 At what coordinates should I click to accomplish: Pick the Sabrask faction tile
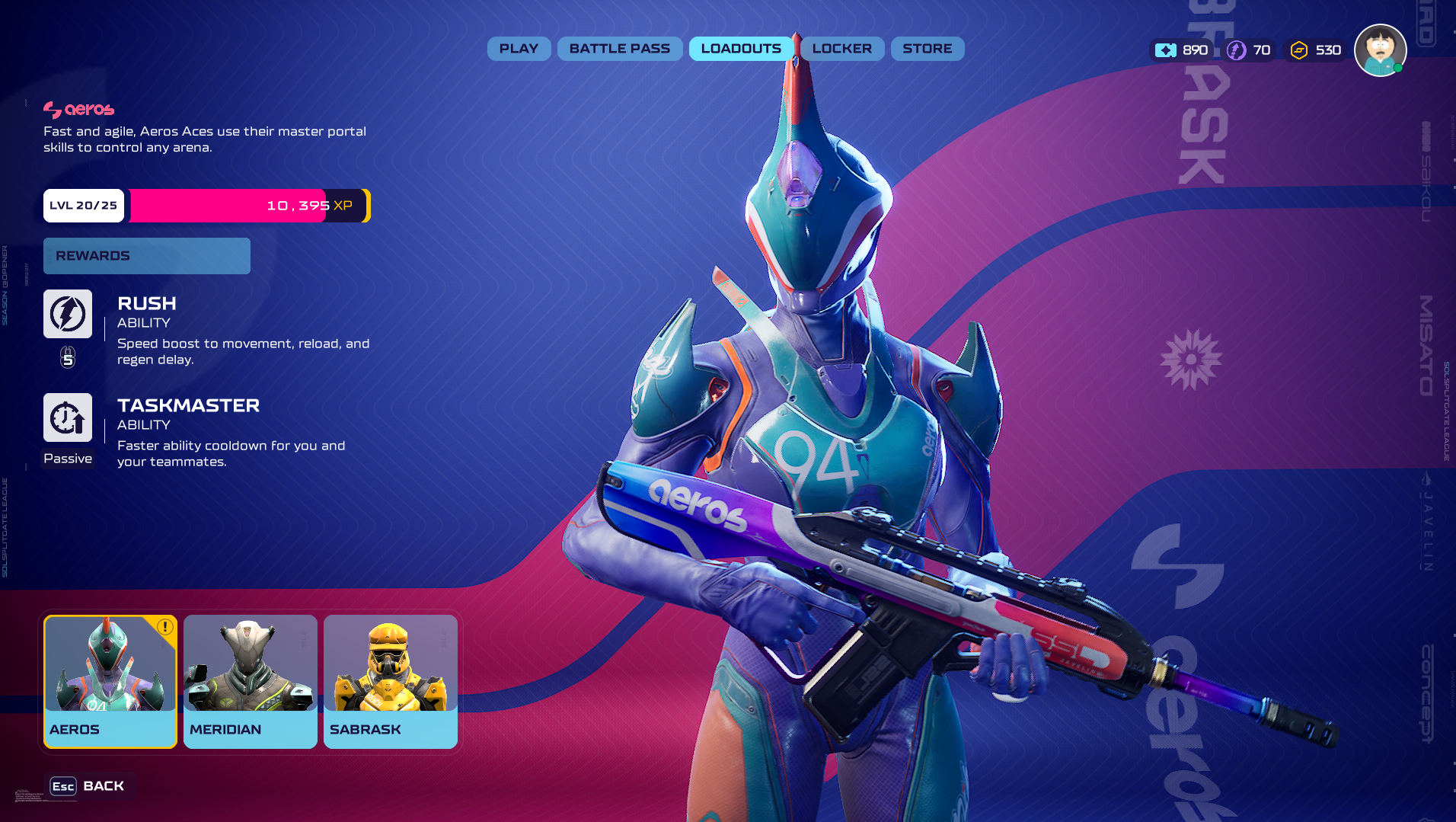click(391, 681)
